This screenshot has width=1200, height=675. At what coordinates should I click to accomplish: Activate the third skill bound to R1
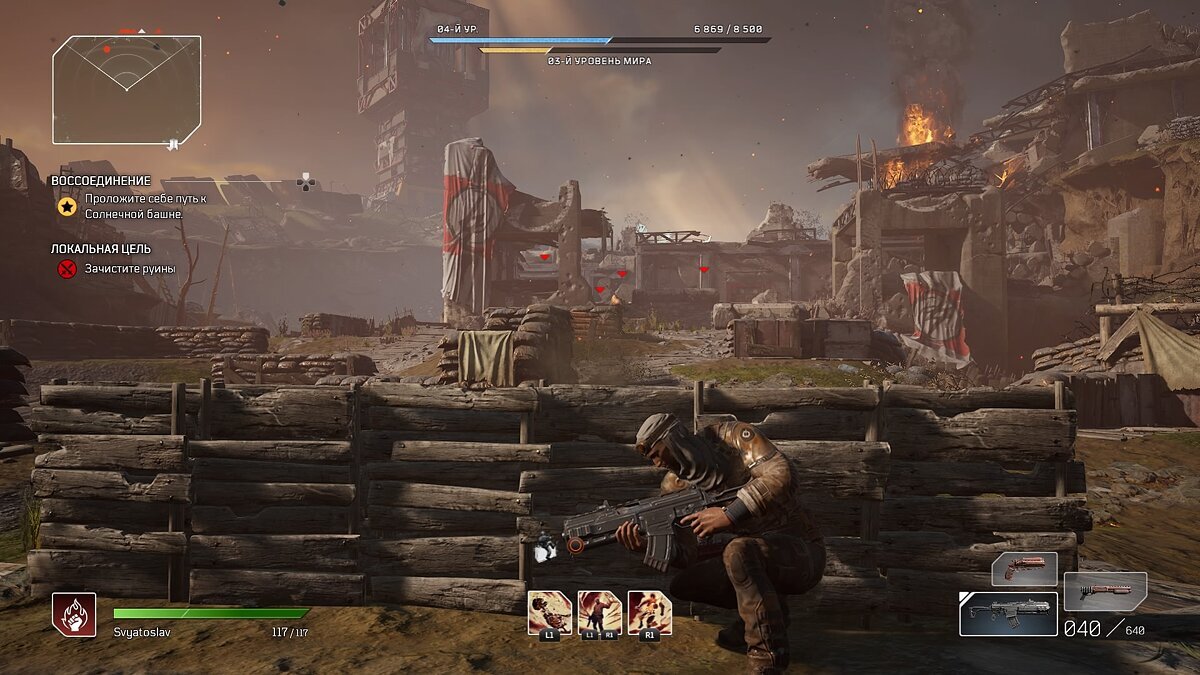click(x=649, y=612)
